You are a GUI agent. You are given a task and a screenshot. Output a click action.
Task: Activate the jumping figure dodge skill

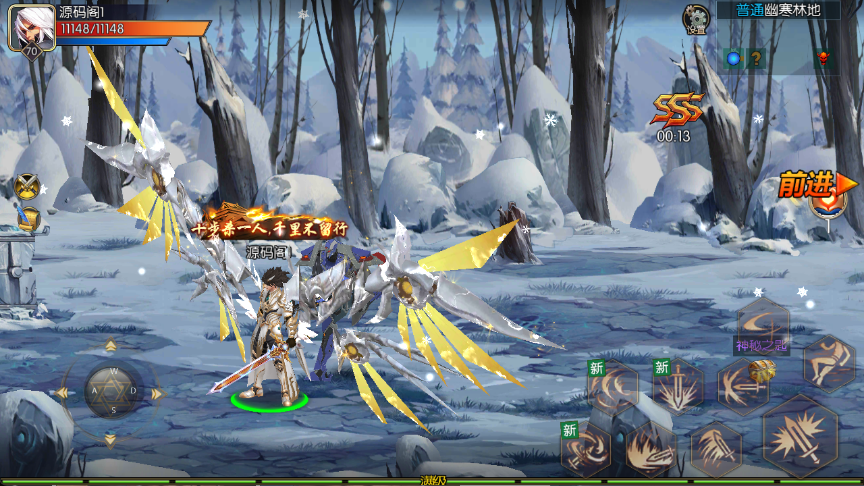point(828,362)
